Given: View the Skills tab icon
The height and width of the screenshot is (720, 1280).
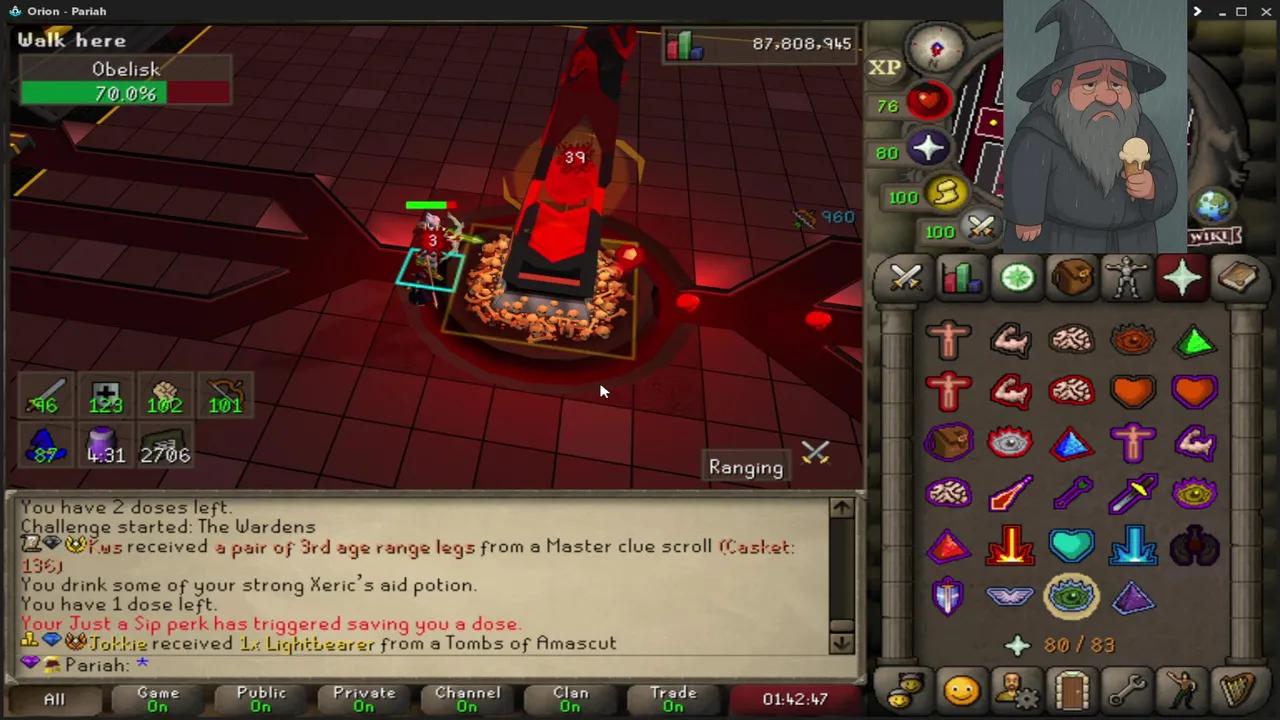Looking at the screenshot, I should (961, 280).
